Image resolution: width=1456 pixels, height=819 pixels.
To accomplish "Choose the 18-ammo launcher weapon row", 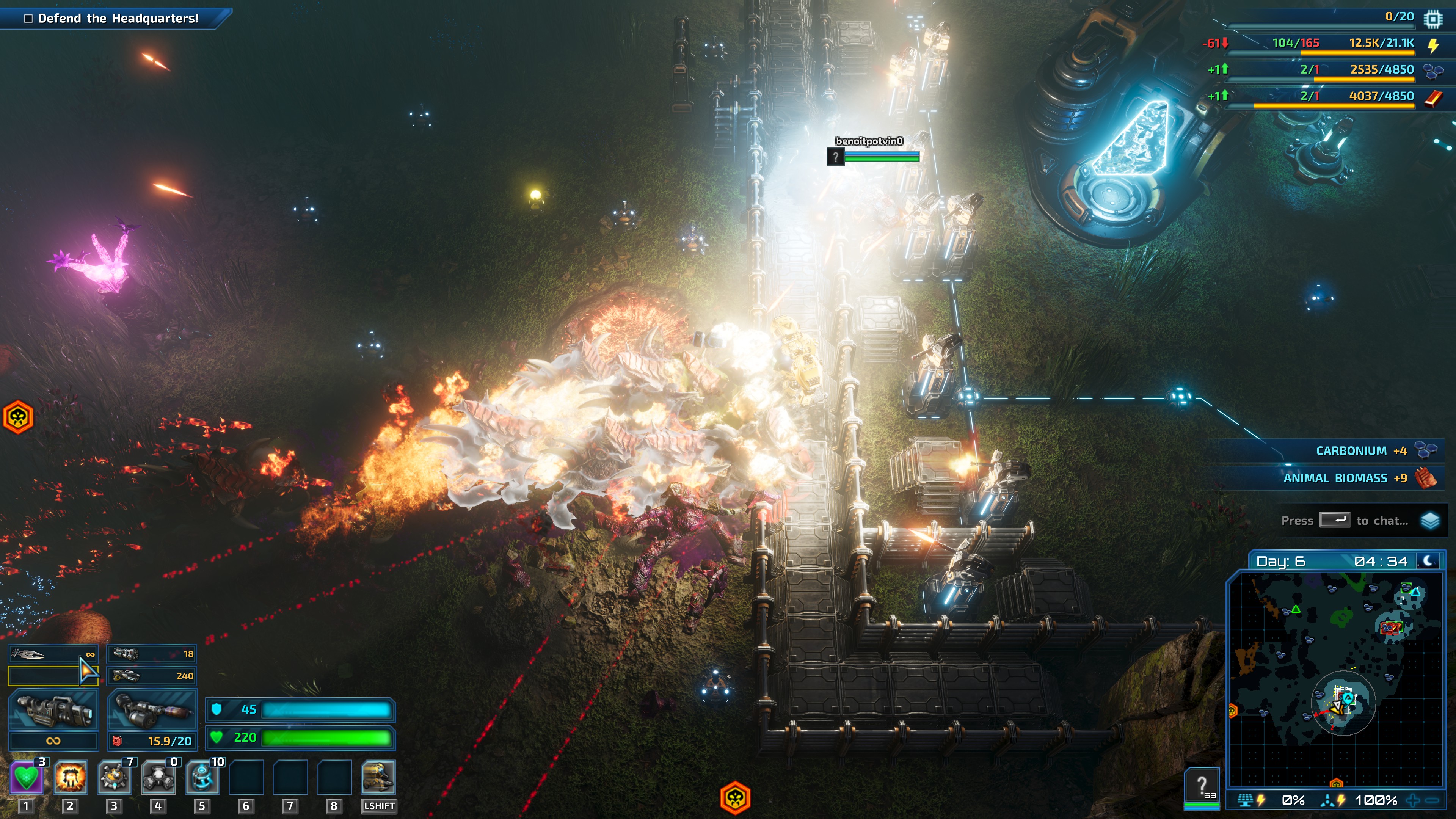I will click(x=152, y=654).
